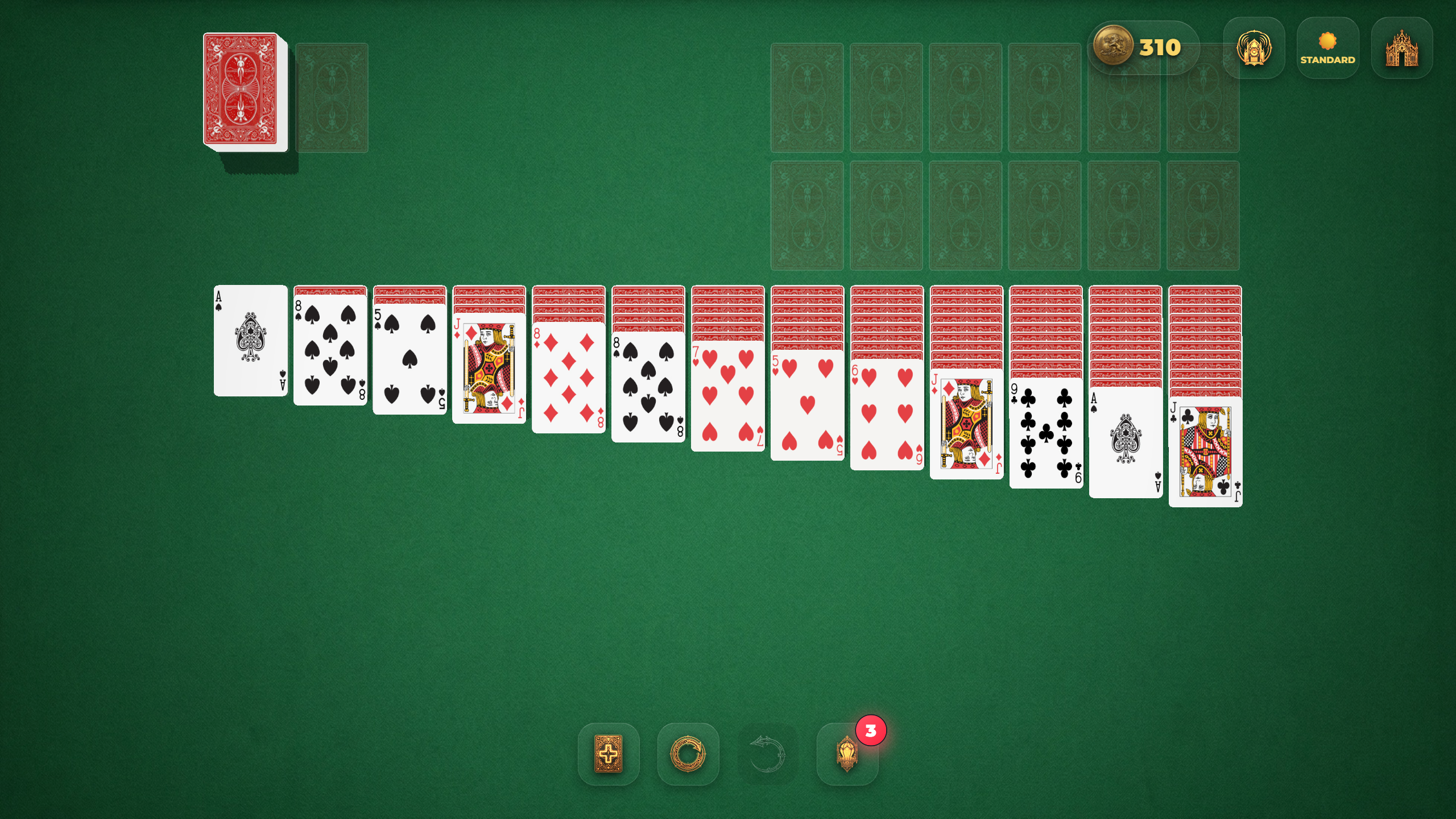Click the coin icon showing 310 balance
Image resolution: width=1456 pixels, height=819 pixels.
(1116, 47)
